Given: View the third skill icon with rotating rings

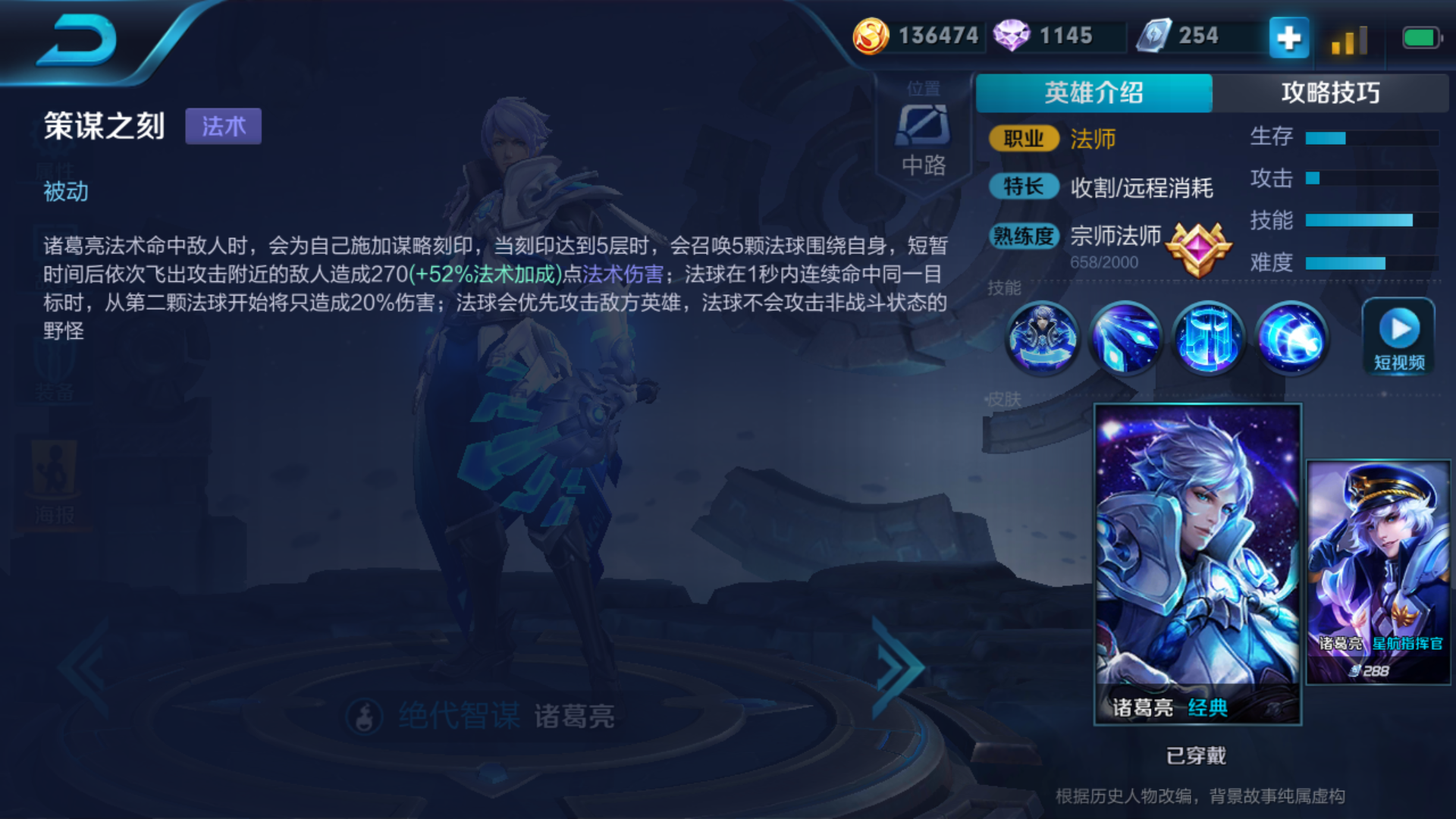Looking at the screenshot, I should (x=1209, y=338).
